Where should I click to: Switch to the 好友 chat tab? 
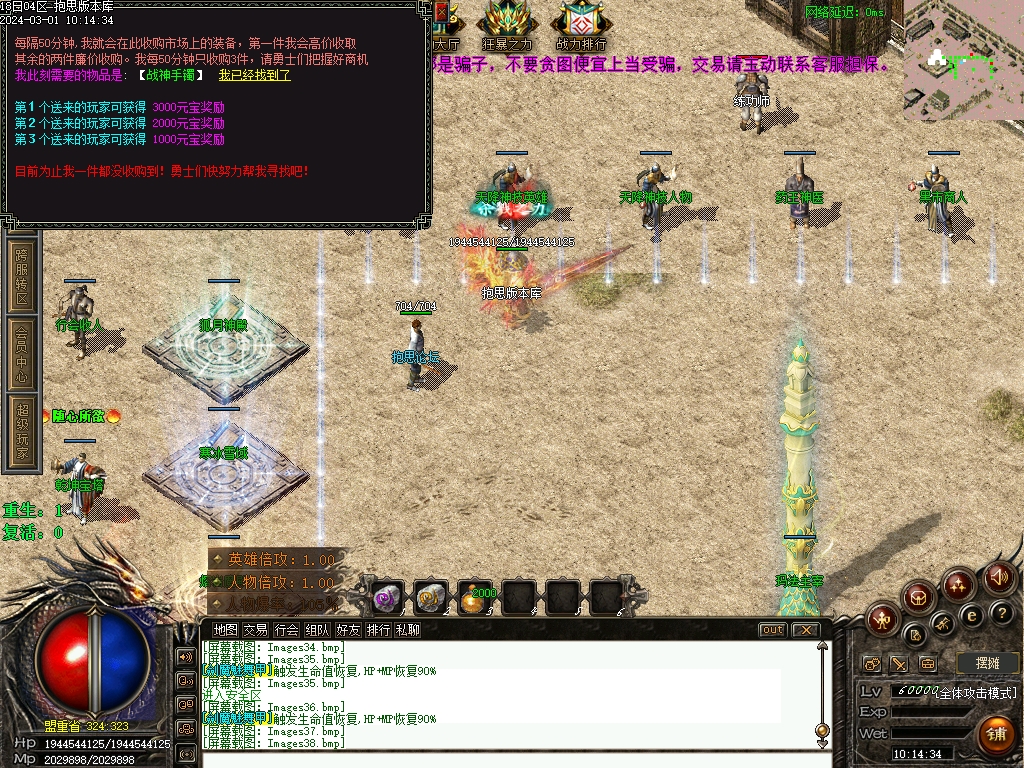[x=348, y=630]
